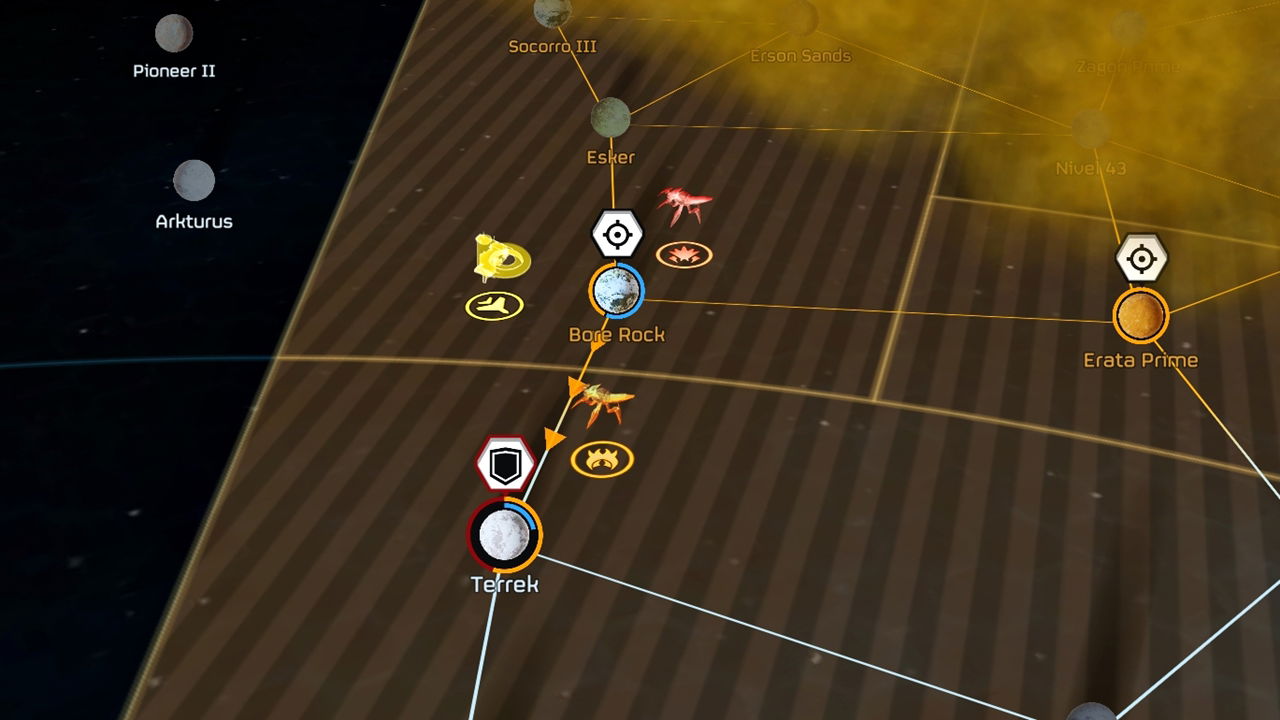Select the red enemy creature below Esker

[x=682, y=200]
